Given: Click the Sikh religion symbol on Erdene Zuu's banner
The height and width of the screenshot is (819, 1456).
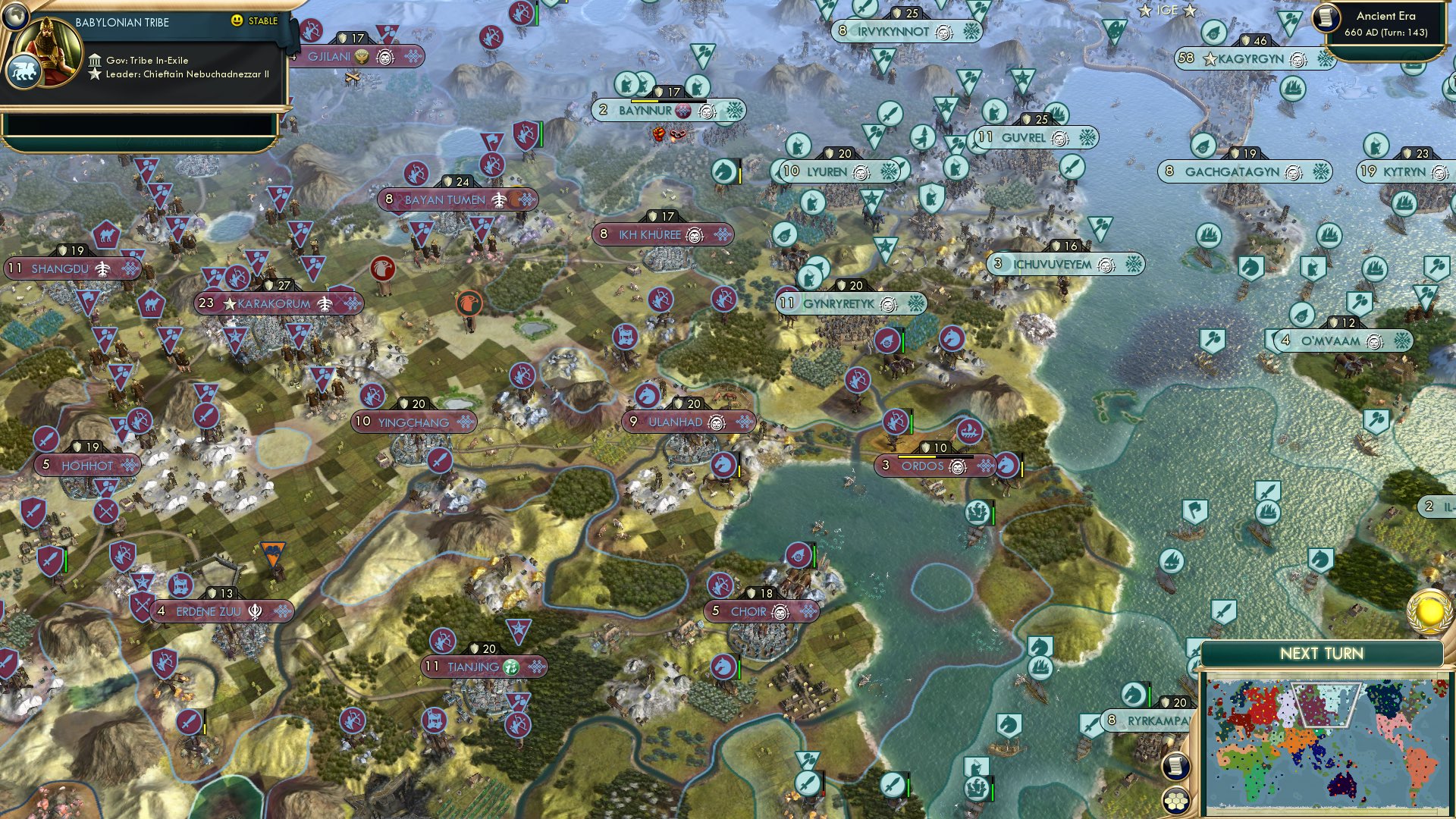Looking at the screenshot, I should click(x=255, y=610).
